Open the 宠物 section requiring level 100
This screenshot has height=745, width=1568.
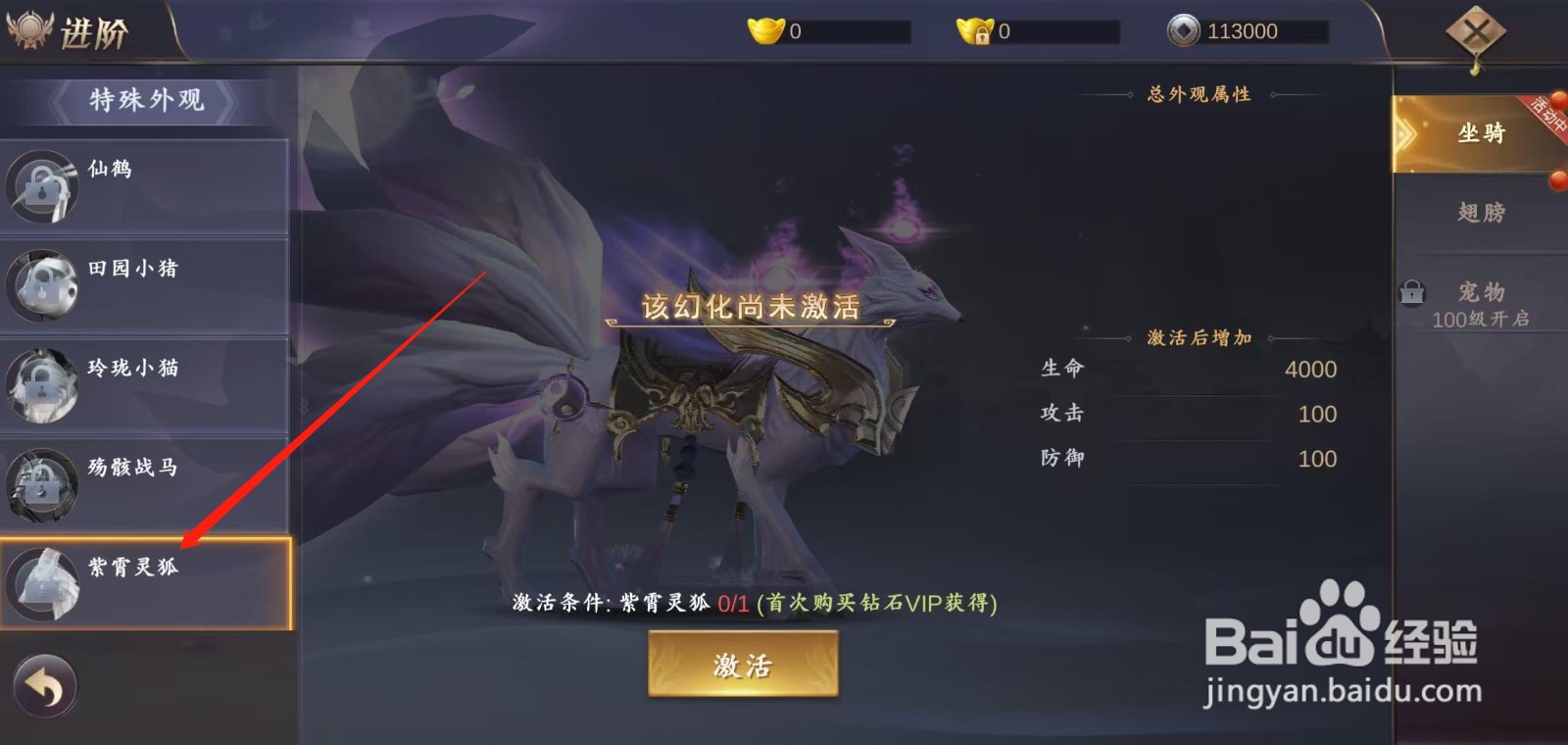tap(1482, 291)
